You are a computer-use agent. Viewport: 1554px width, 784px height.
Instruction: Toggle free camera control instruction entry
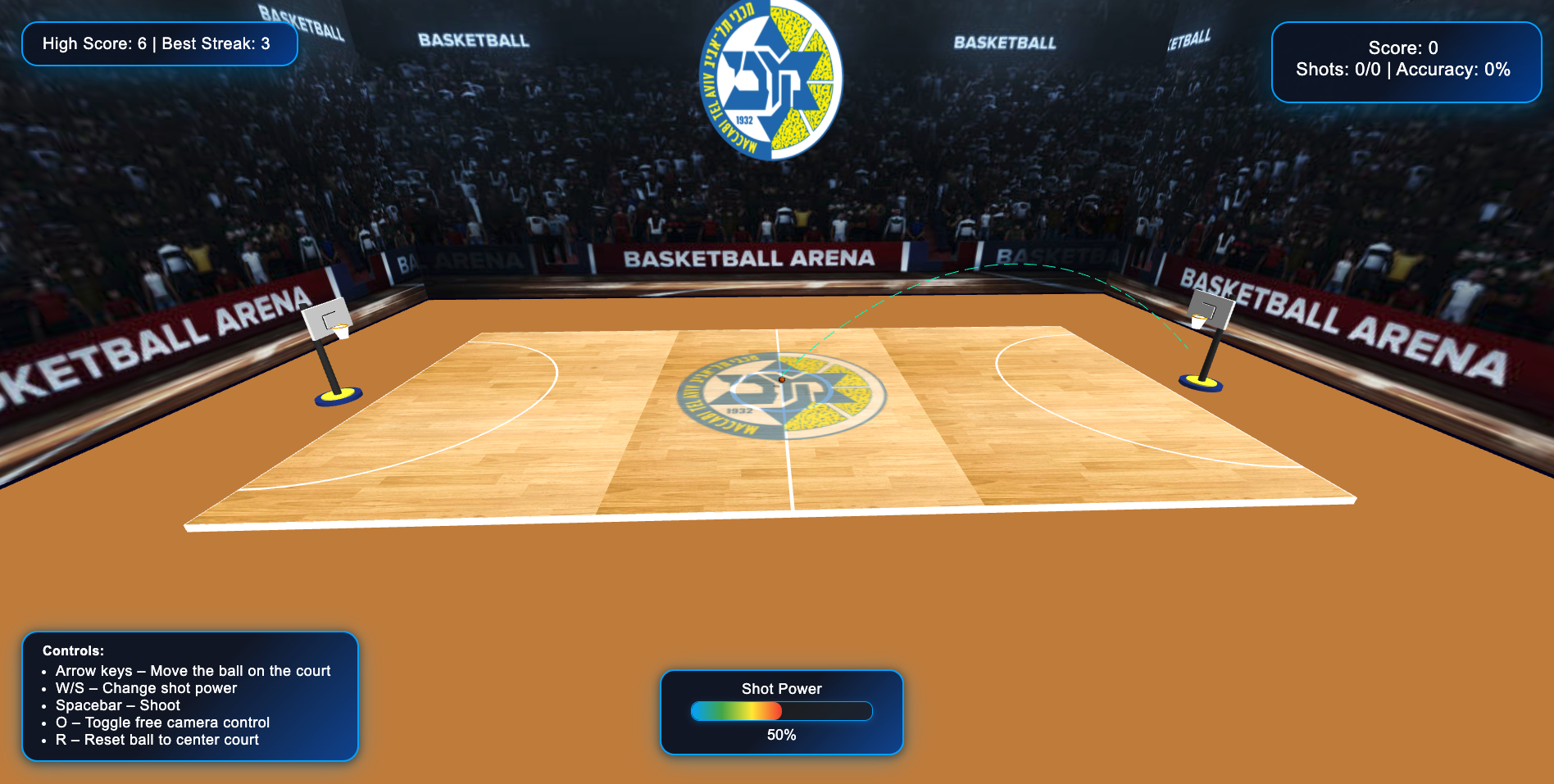pyautogui.click(x=162, y=723)
